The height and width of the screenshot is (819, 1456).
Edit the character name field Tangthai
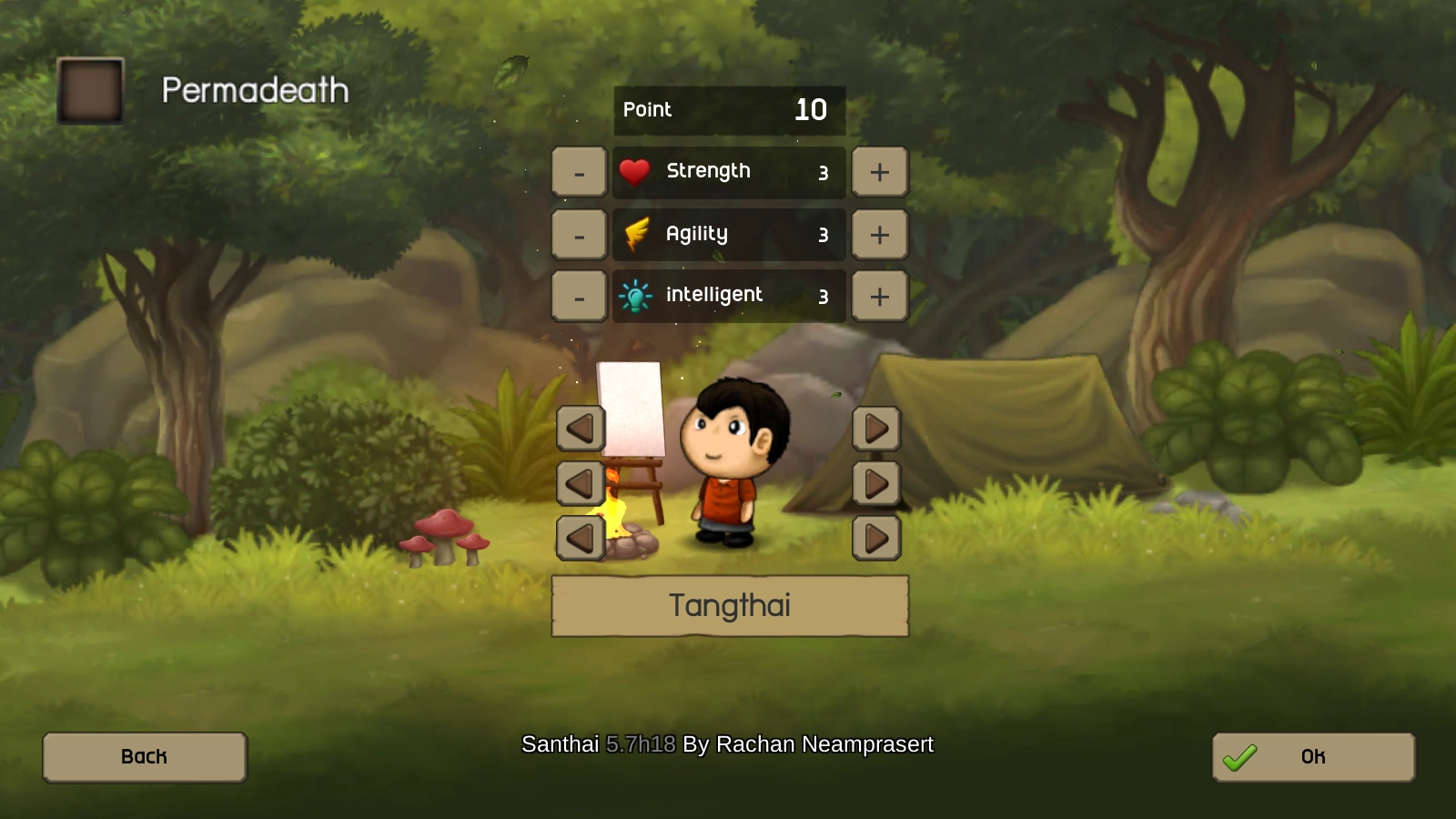tap(730, 606)
